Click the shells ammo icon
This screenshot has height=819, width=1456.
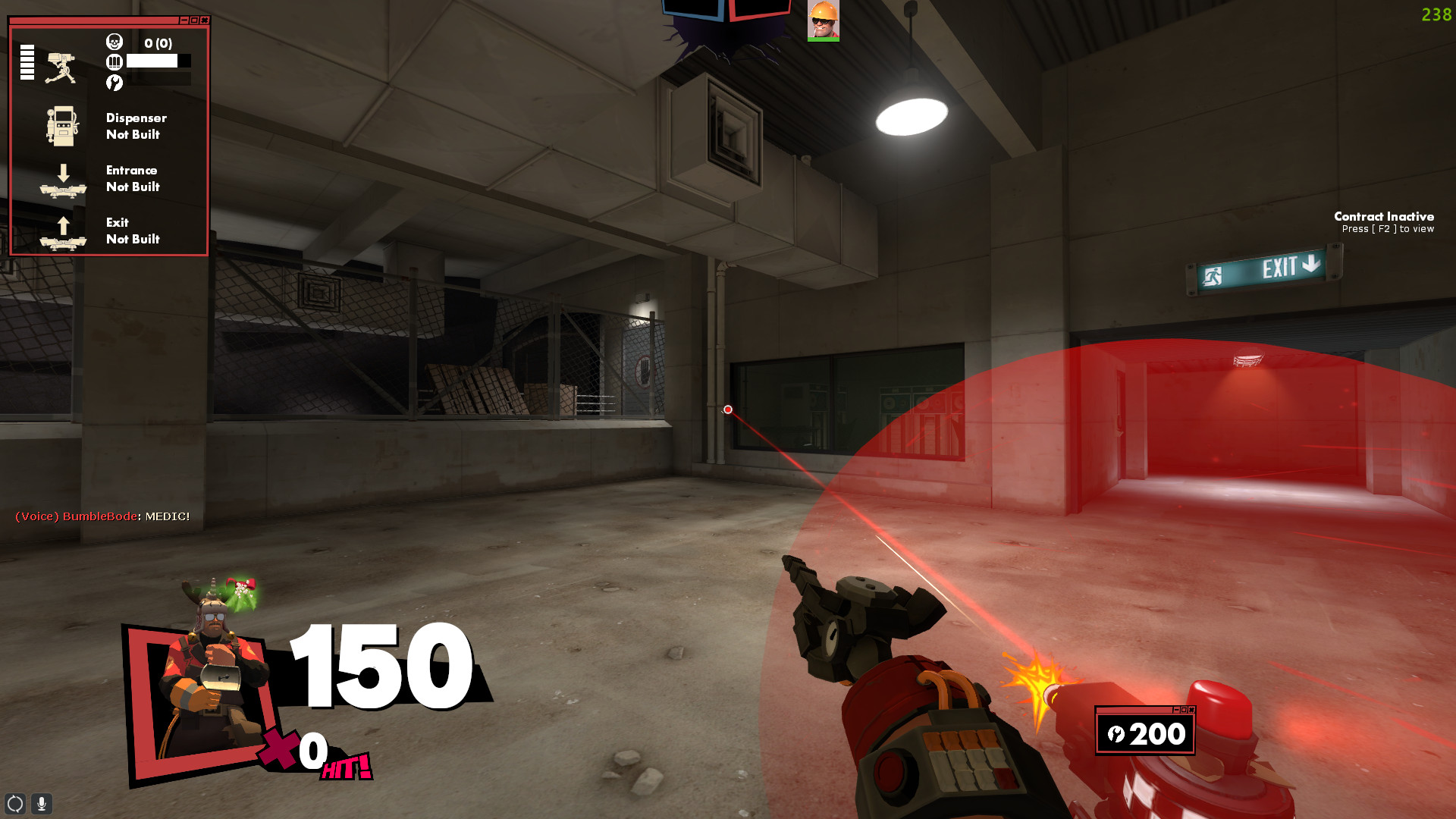pos(115,62)
